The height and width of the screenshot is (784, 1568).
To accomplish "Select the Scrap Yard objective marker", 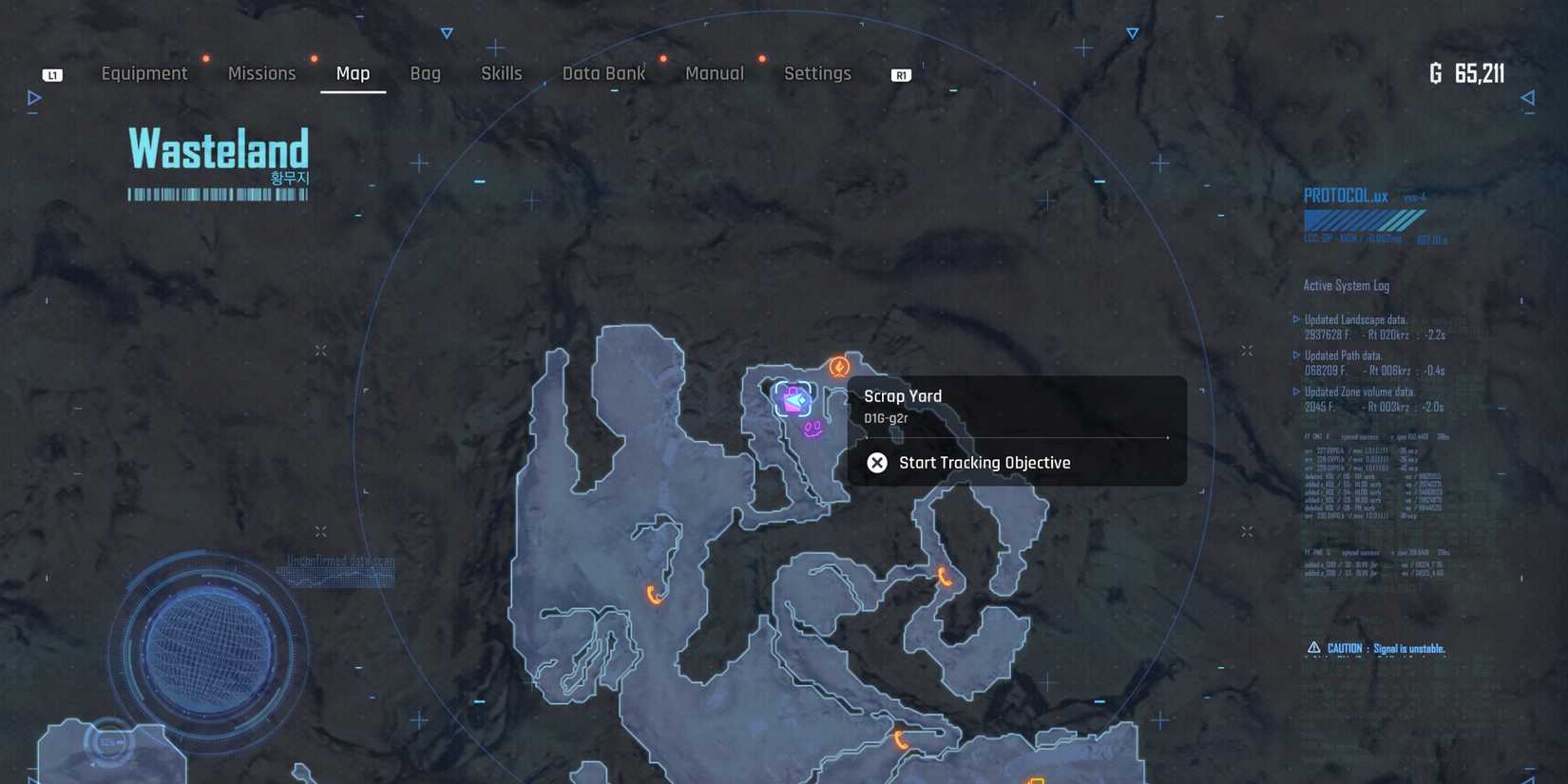I will [x=795, y=396].
